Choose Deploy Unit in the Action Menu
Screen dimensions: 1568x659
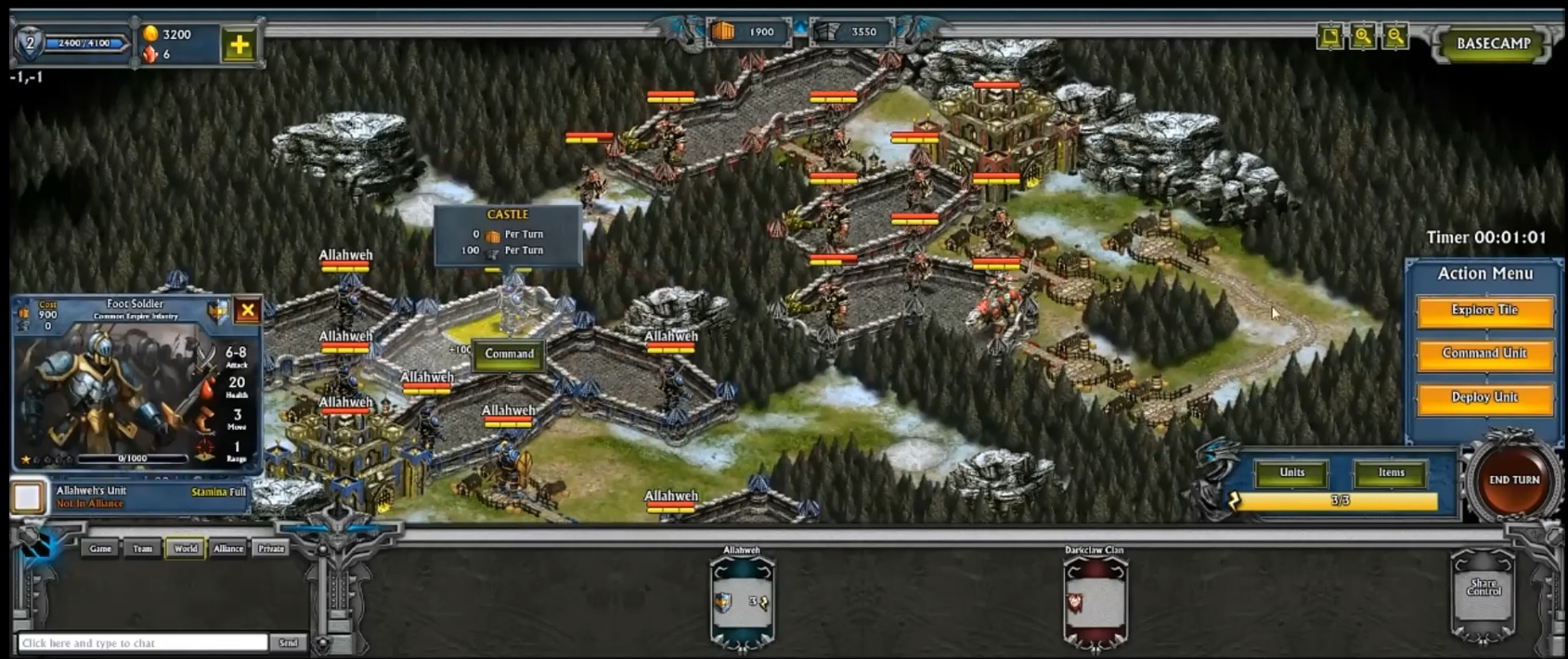click(1484, 397)
